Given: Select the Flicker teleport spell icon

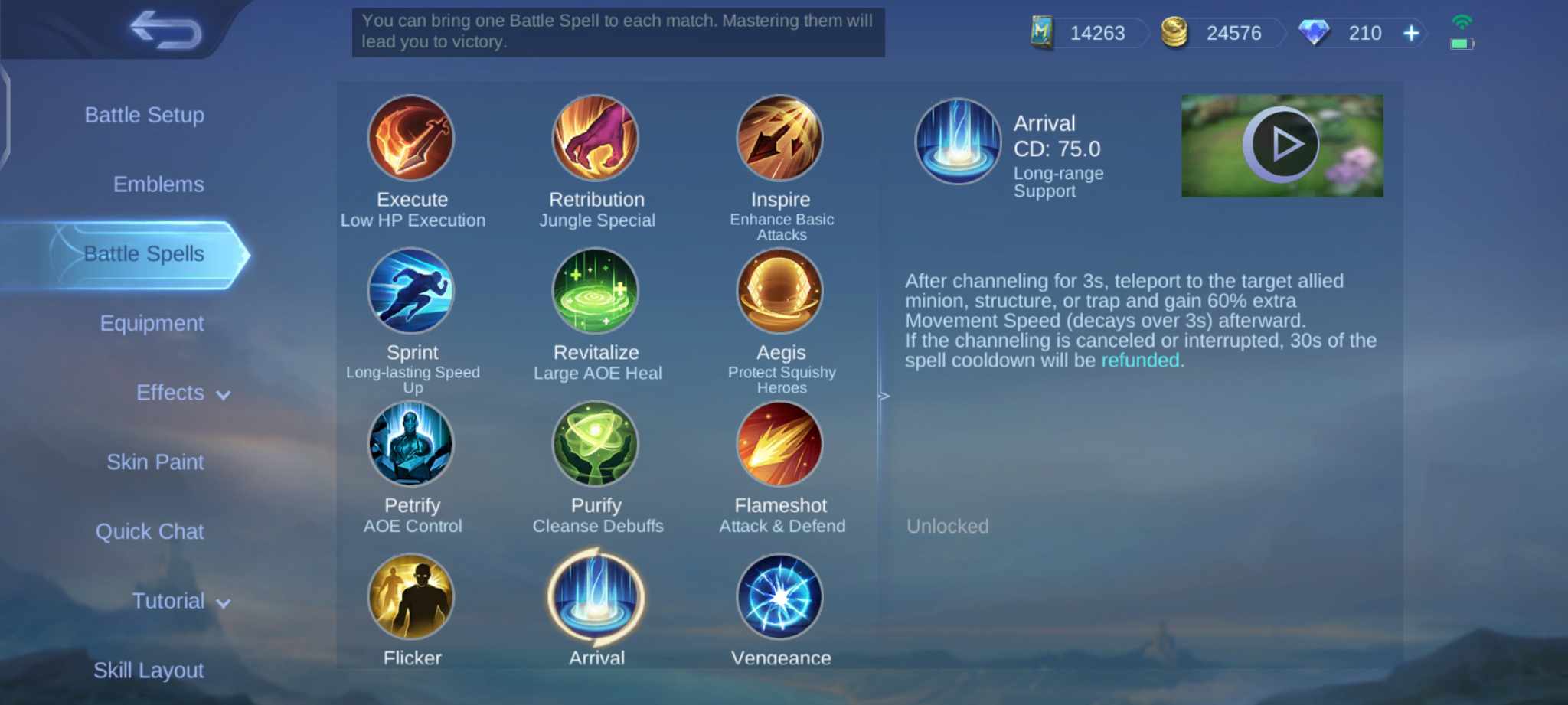Looking at the screenshot, I should coord(412,596).
